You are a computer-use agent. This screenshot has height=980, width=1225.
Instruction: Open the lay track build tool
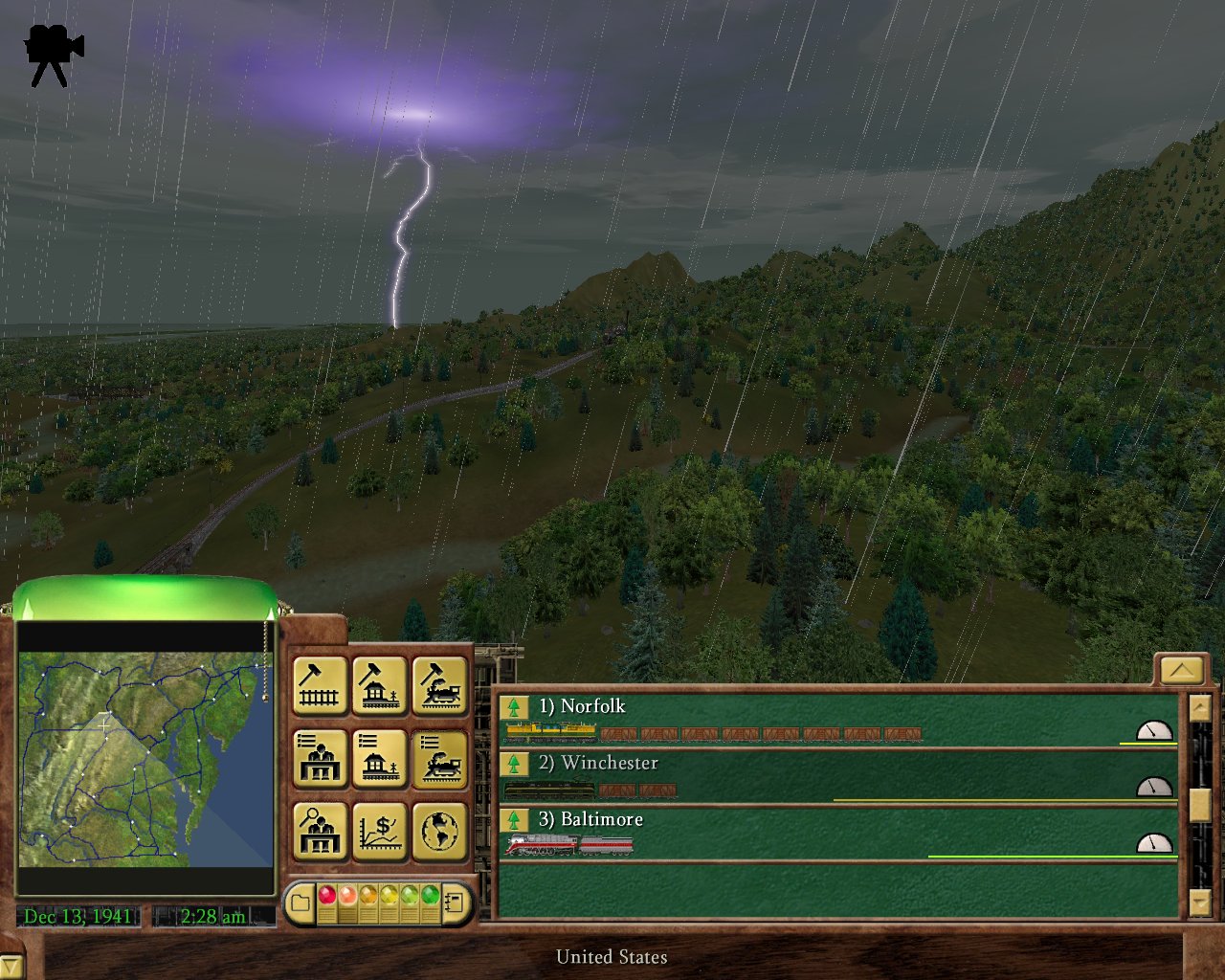(319, 685)
